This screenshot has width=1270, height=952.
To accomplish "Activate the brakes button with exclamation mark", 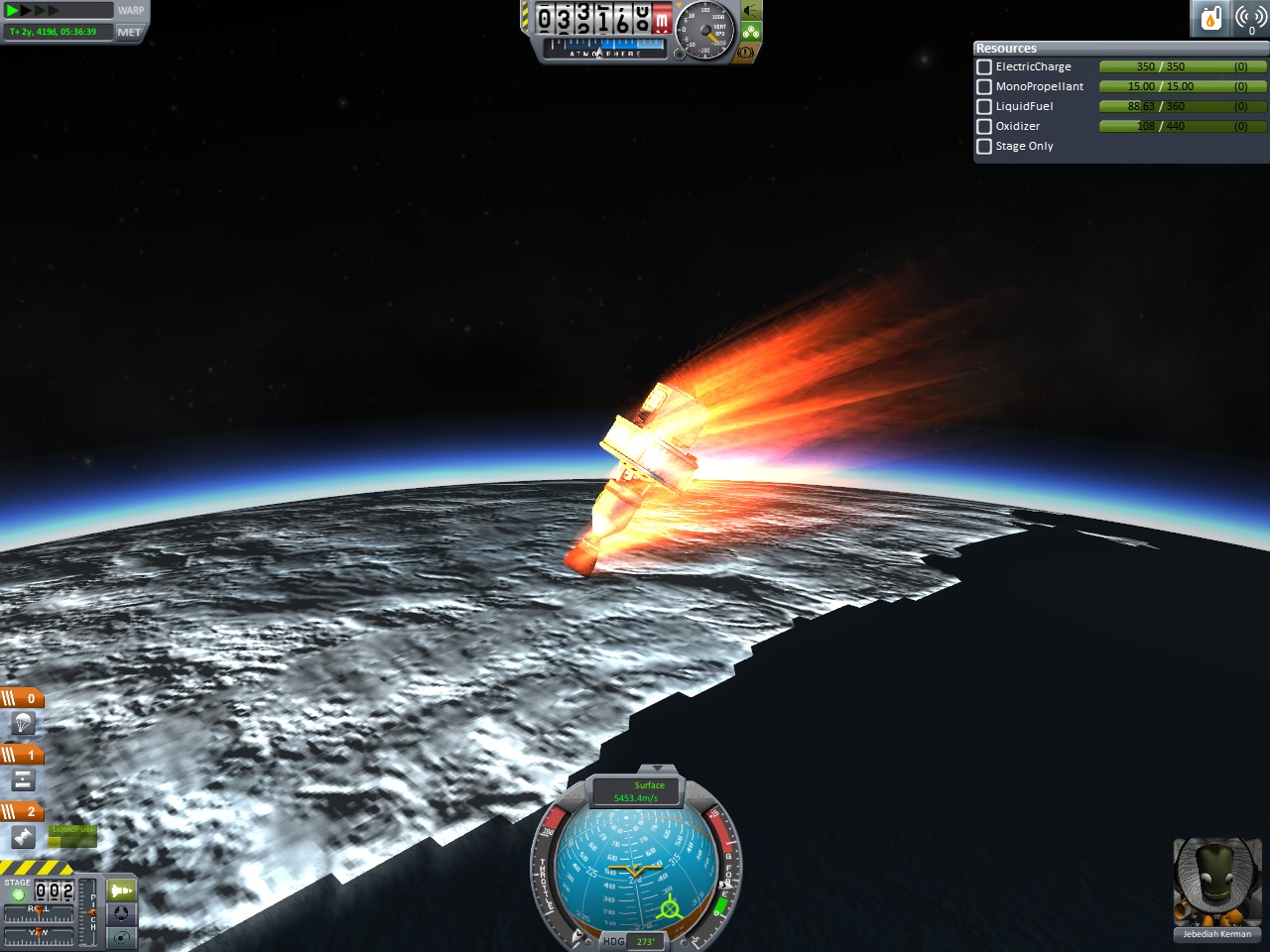I will click(746, 52).
